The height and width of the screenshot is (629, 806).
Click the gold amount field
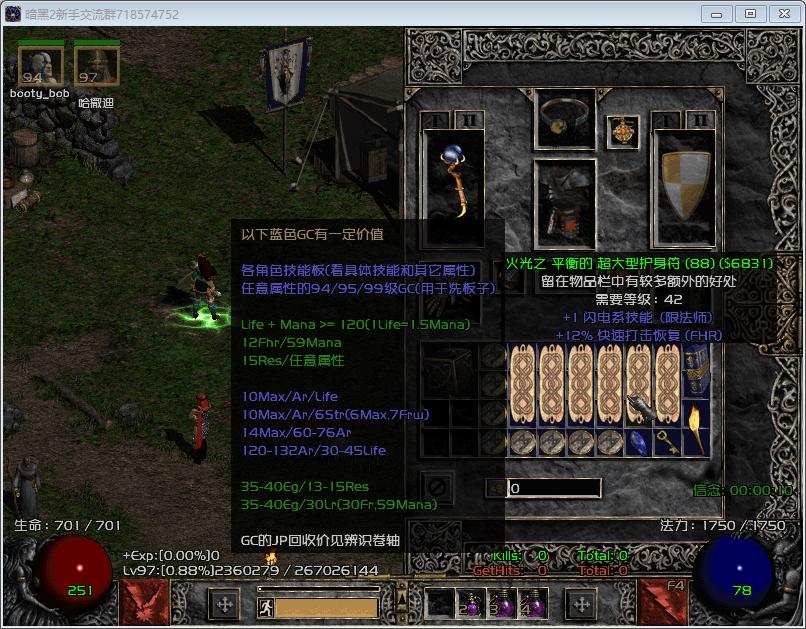(x=554, y=489)
